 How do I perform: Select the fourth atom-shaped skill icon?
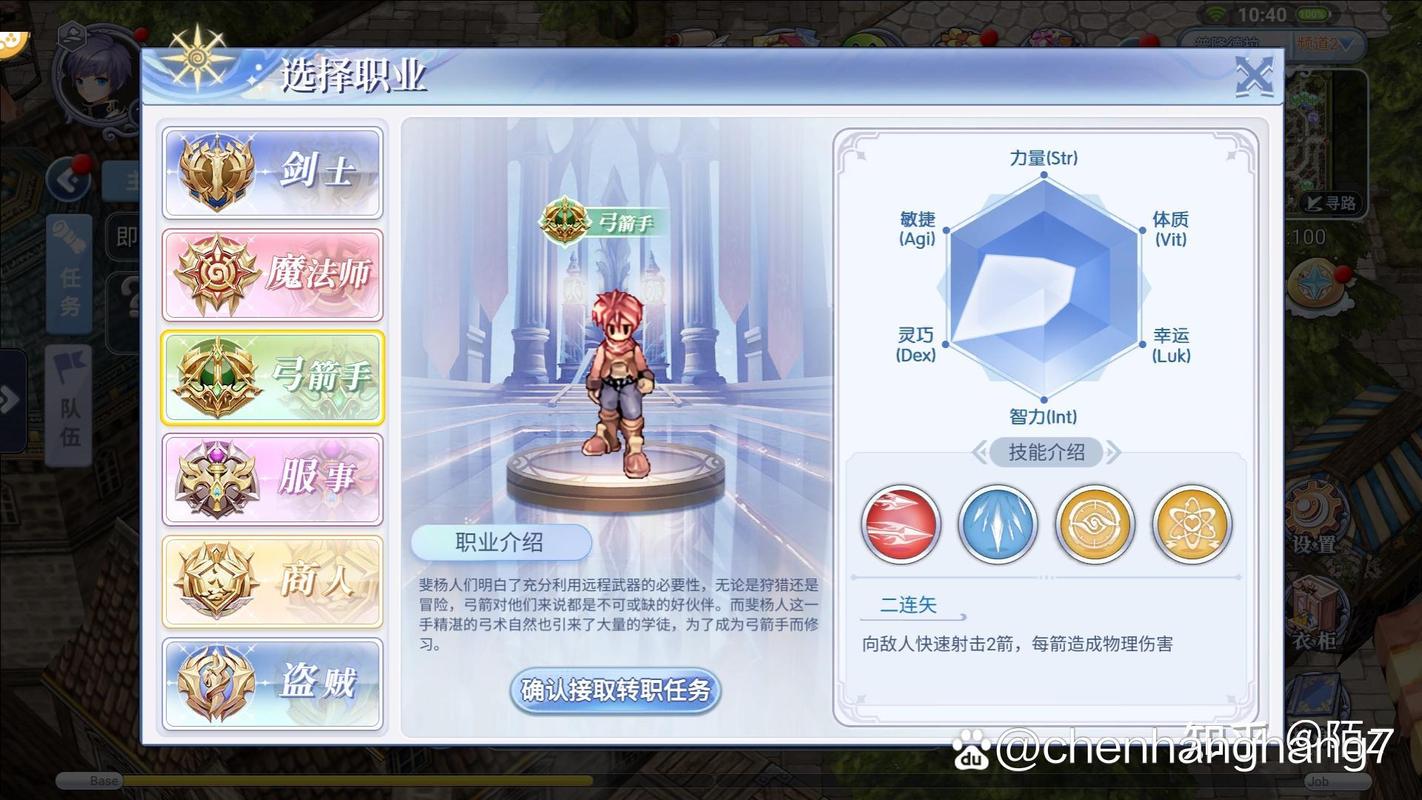pyautogui.click(x=1191, y=524)
